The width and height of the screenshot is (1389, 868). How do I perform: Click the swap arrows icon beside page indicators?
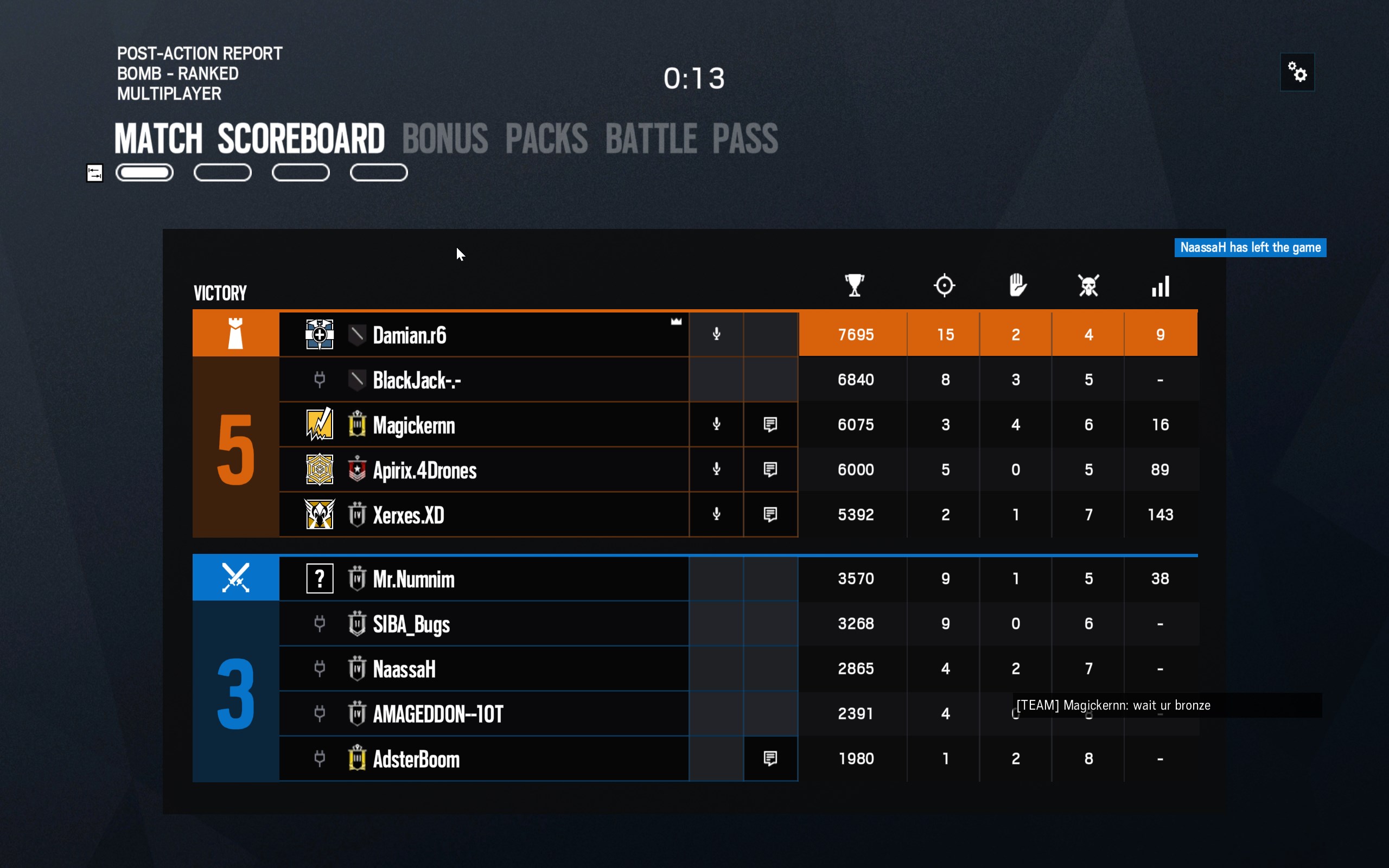tap(95, 173)
